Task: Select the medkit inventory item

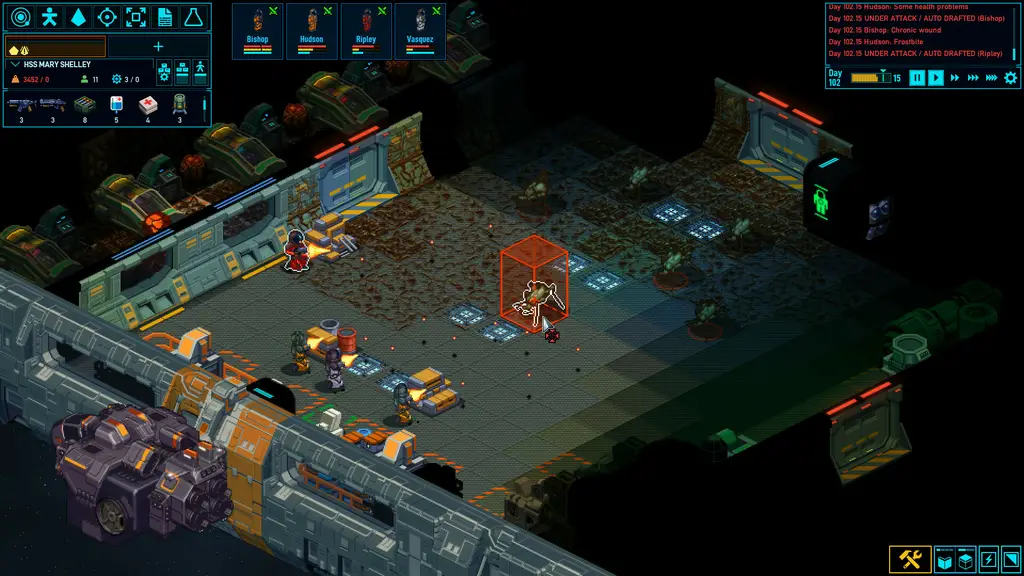Action: (x=147, y=103)
